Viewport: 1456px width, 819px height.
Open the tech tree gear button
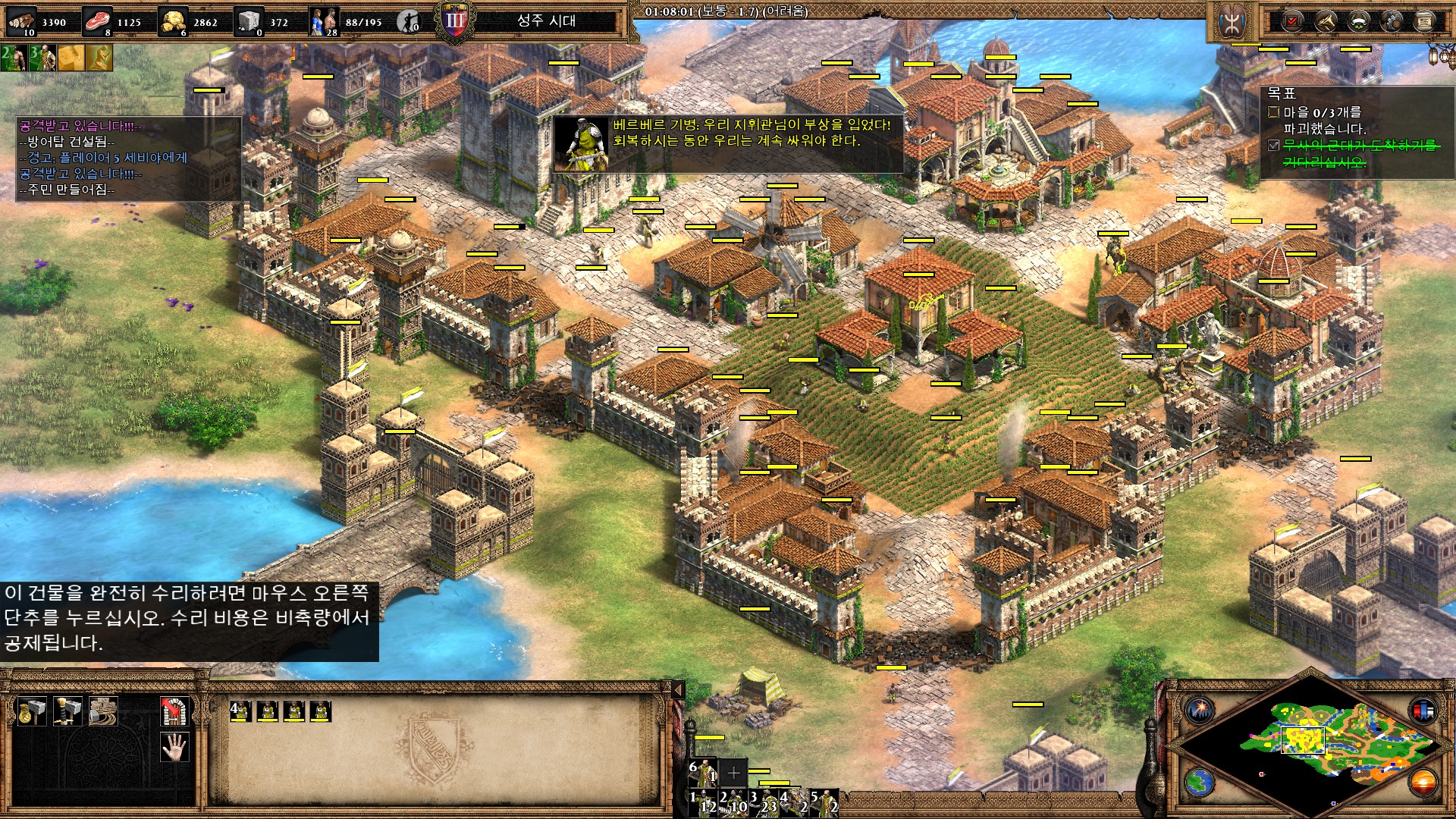pyautogui.click(x=1392, y=21)
